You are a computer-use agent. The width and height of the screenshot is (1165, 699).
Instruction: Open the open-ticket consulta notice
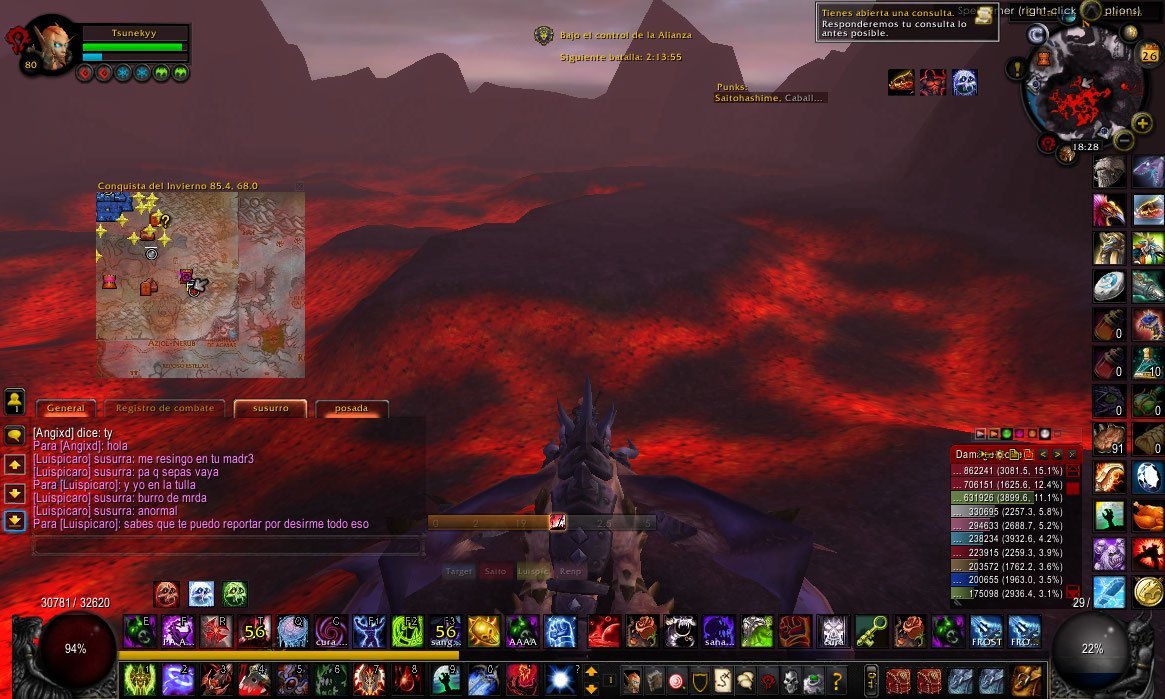tap(907, 22)
